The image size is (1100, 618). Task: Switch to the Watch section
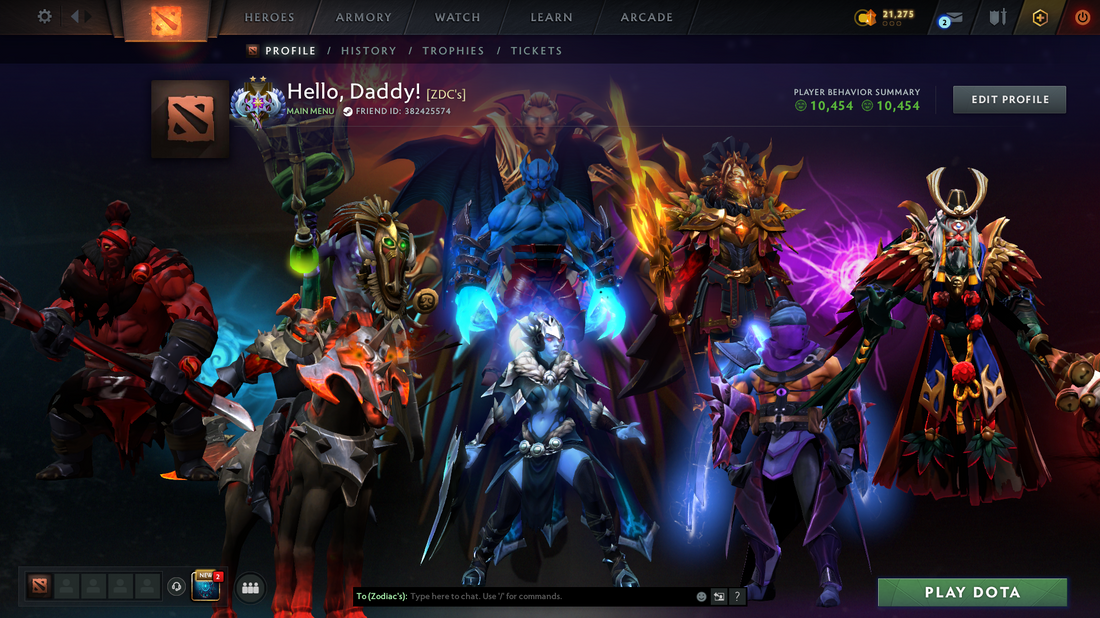pos(458,17)
